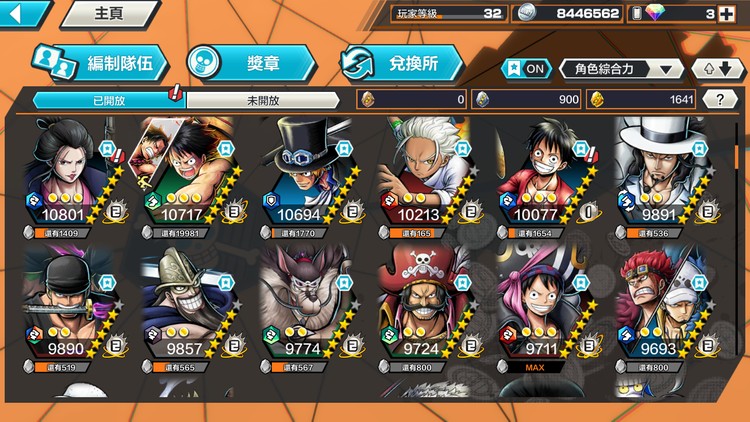Screen dimensions: 750x422
Task: Switch to the 已開放 tab
Action: 108,100
